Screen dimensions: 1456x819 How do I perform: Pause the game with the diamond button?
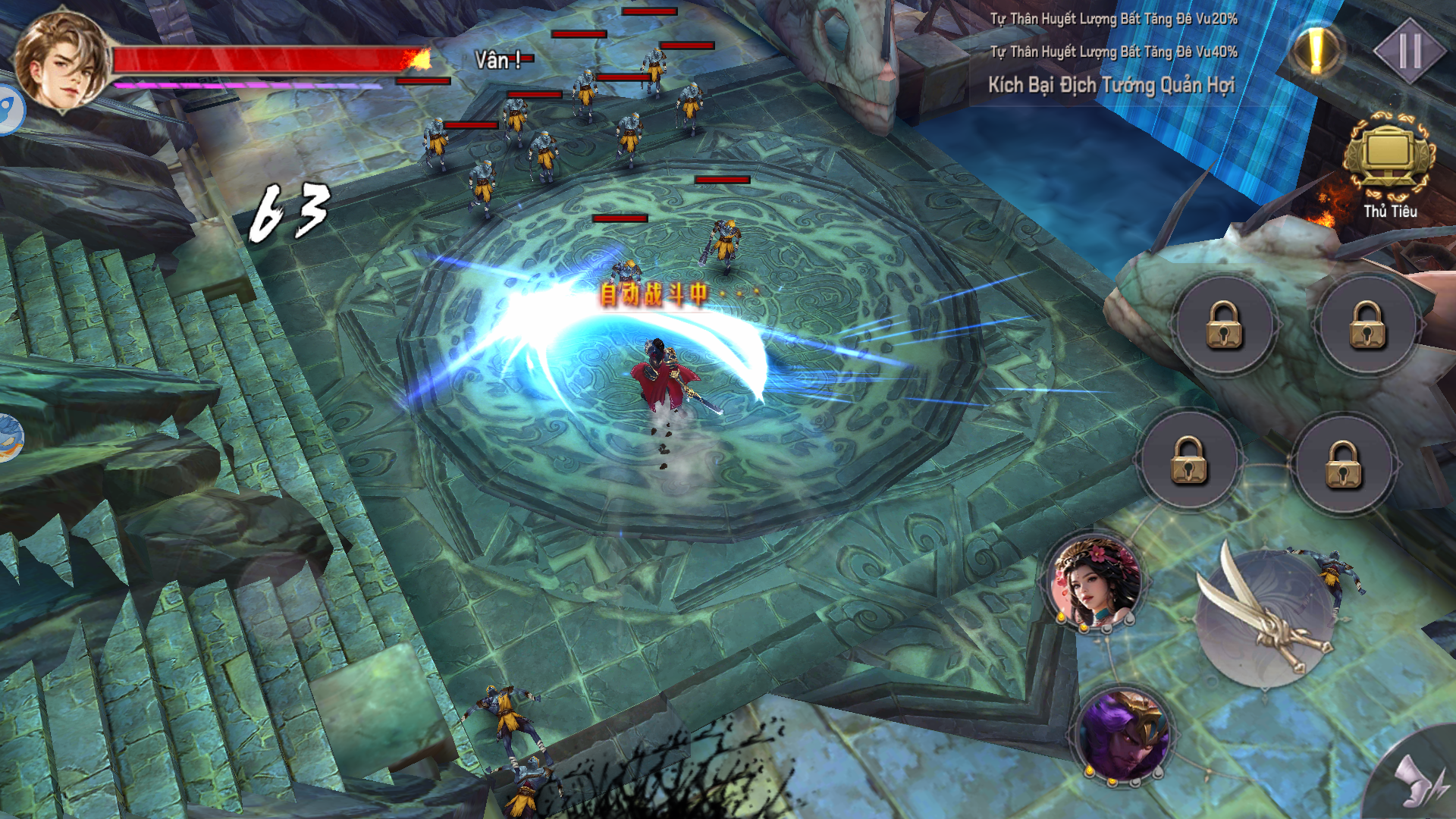[x=1409, y=51]
